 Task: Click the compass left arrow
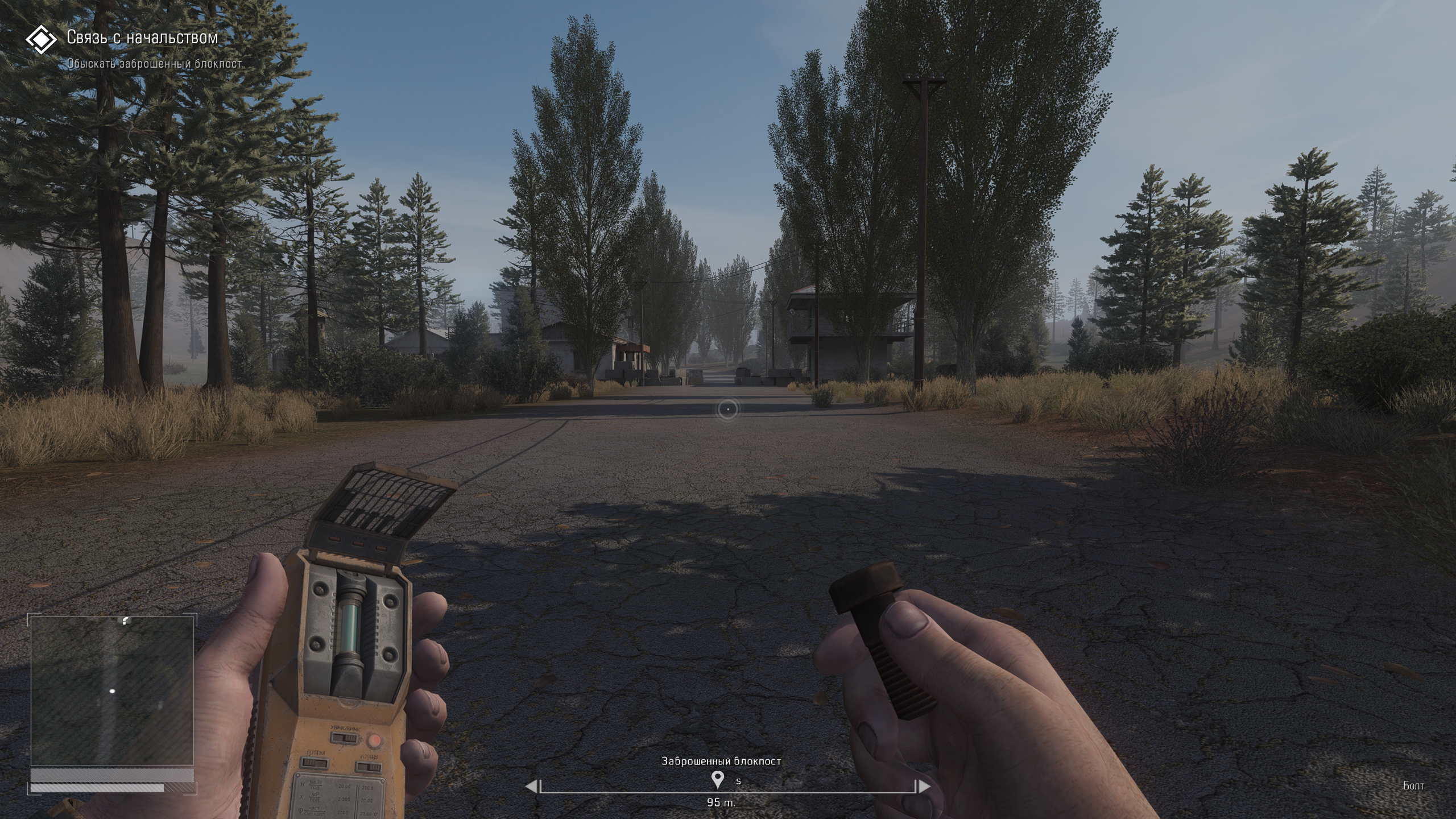coord(530,787)
